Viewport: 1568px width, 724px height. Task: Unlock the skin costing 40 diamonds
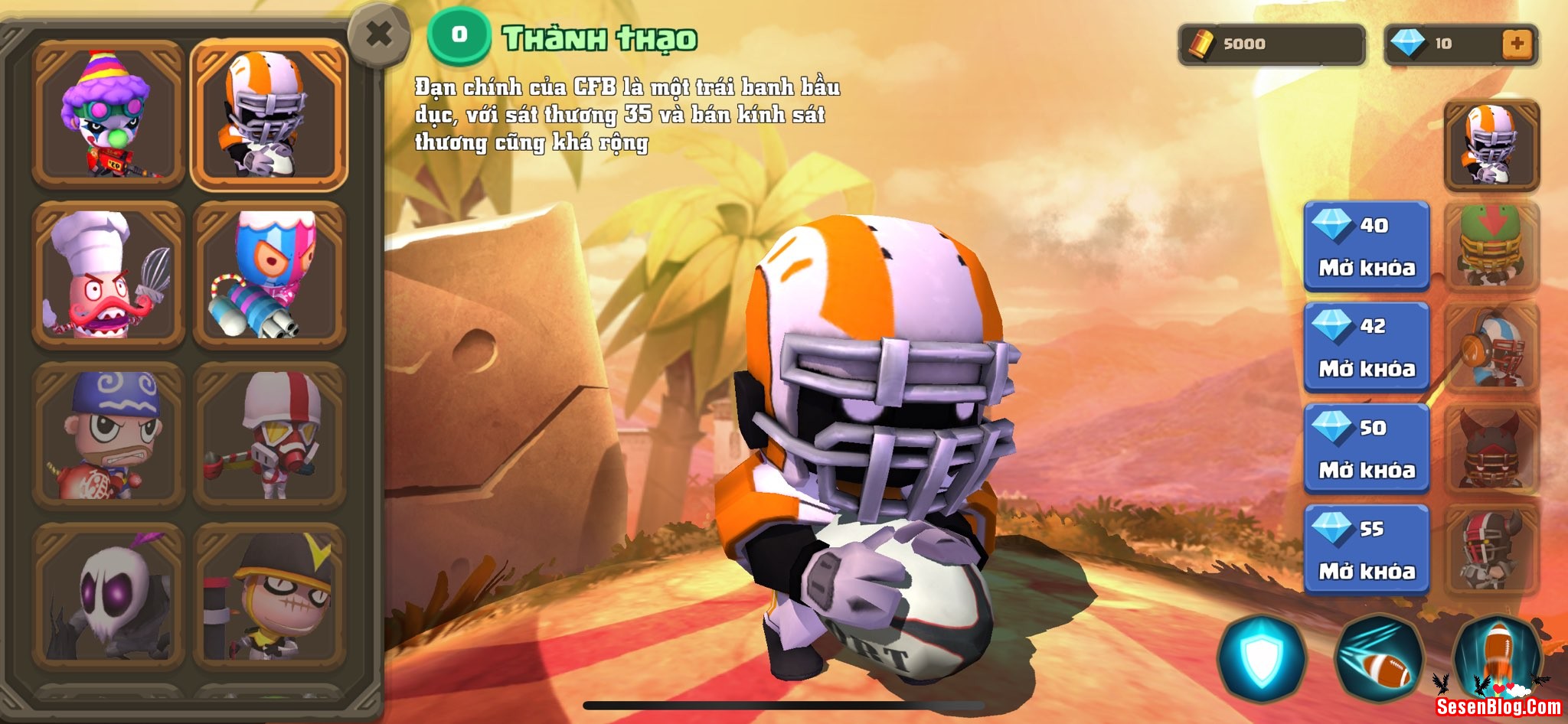[x=1367, y=246]
